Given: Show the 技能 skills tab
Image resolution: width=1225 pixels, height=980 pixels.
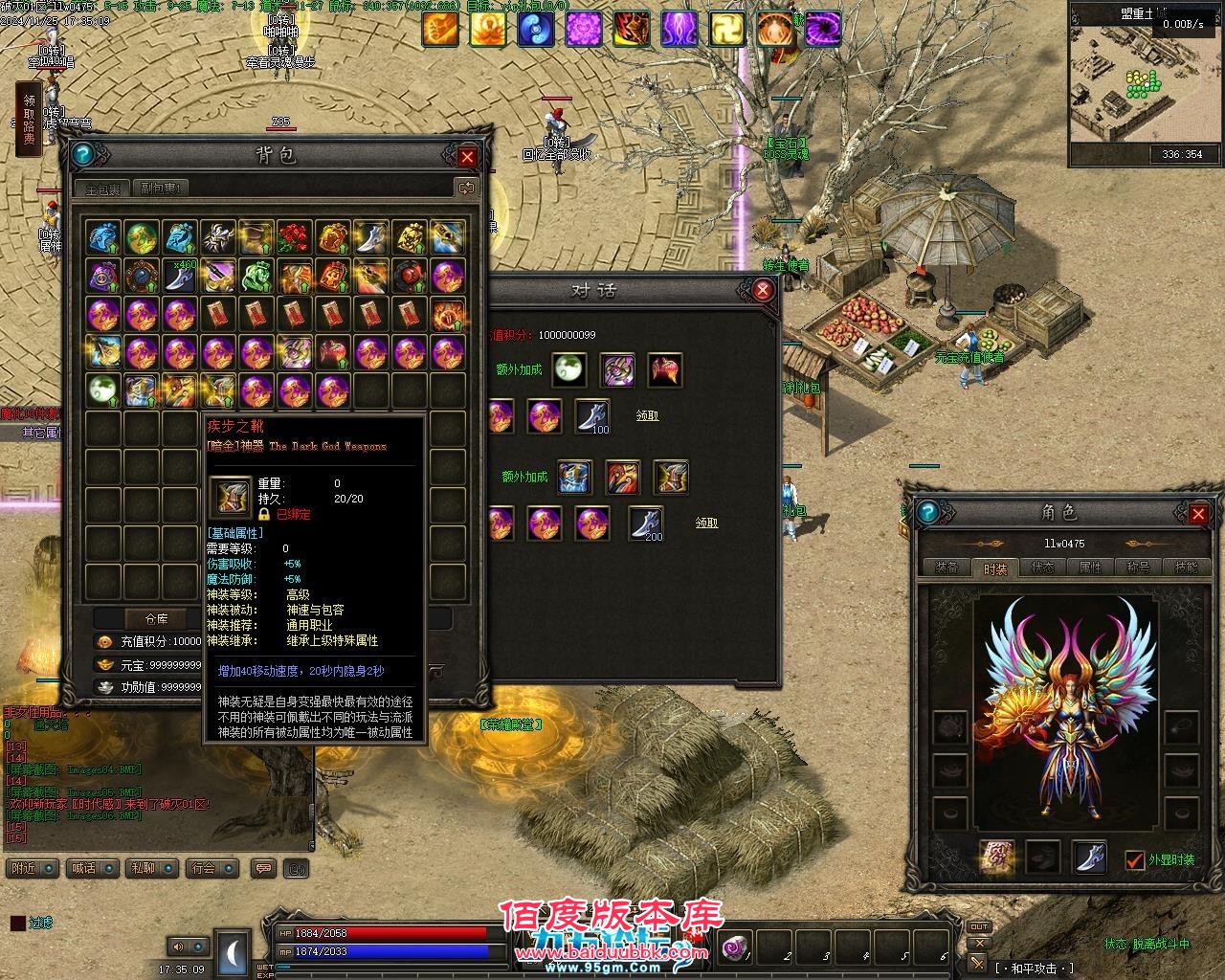Looking at the screenshot, I should (1186, 568).
